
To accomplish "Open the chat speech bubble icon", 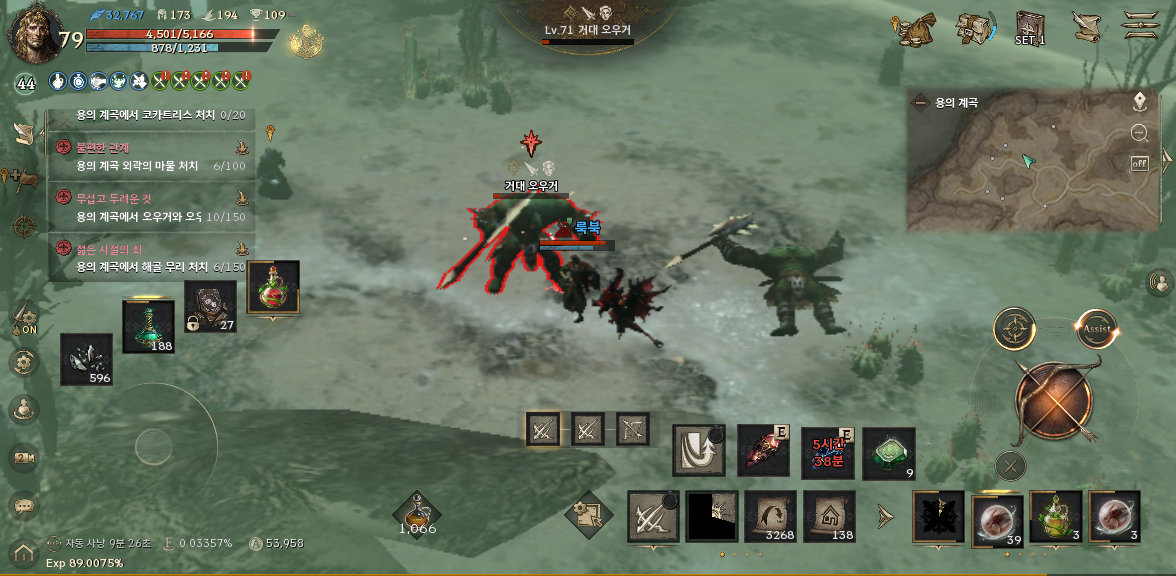I will (x=24, y=506).
